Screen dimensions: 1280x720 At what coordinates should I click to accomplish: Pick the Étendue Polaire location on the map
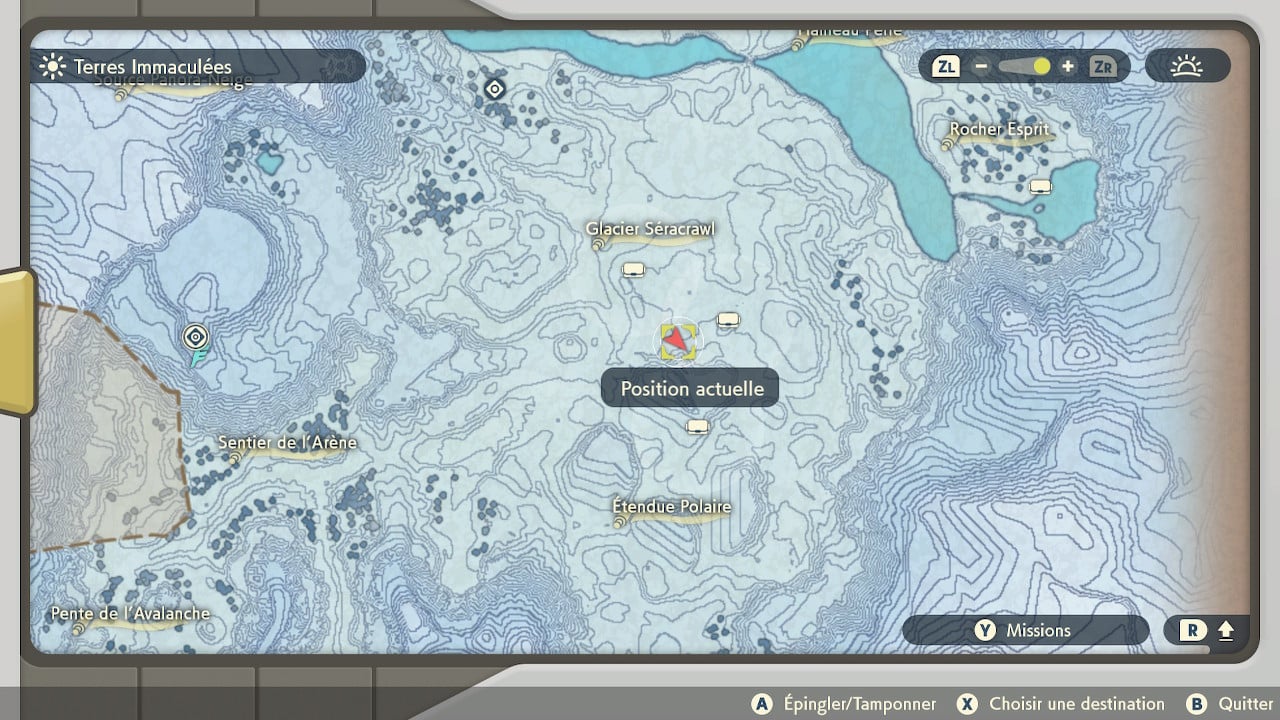point(672,508)
